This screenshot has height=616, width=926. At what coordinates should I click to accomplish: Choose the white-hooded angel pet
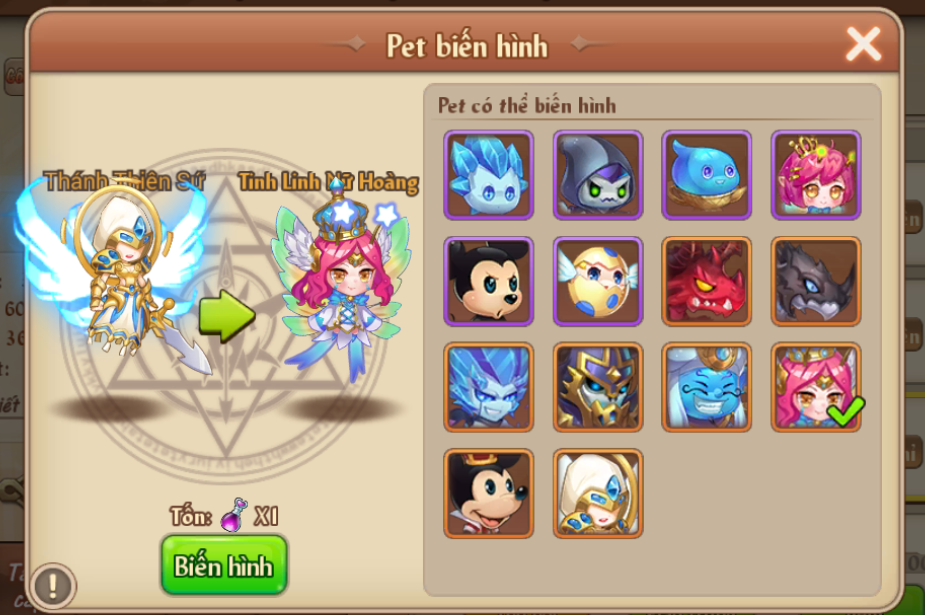pyautogui.click(x=598, y=493)
